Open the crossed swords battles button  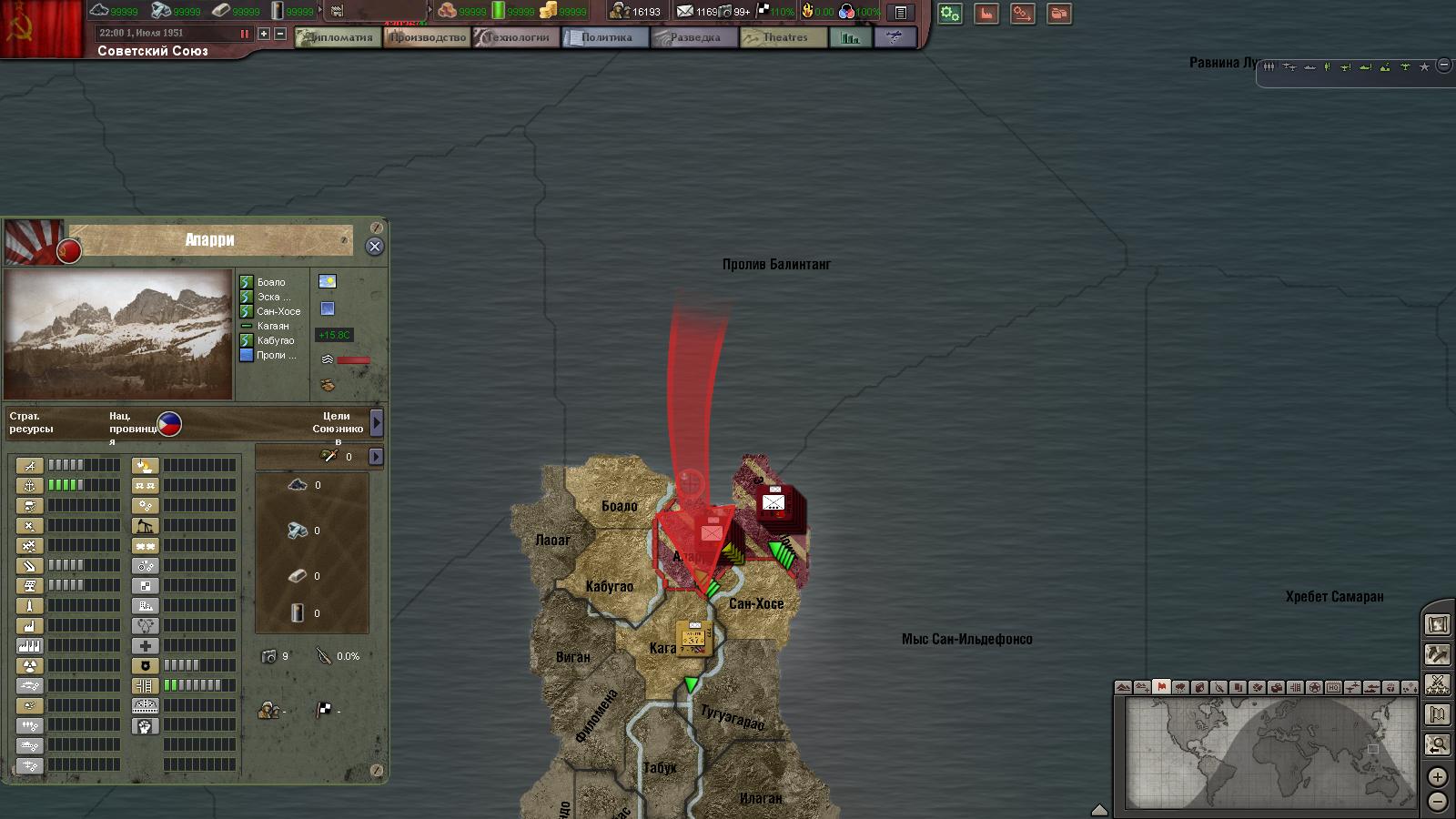[x=1438, y=684]
